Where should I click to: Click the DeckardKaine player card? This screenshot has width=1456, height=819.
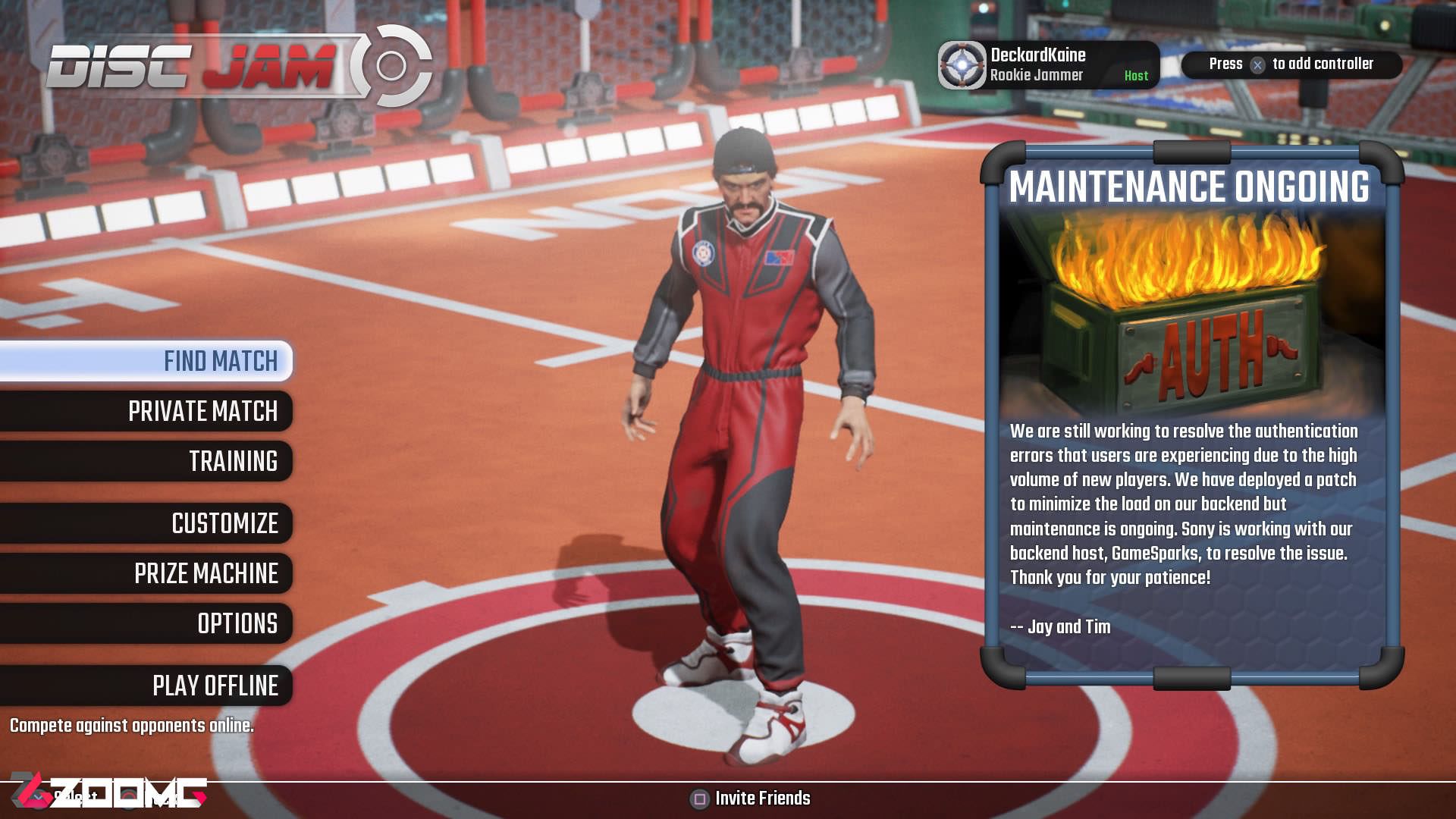[1047, 65]
